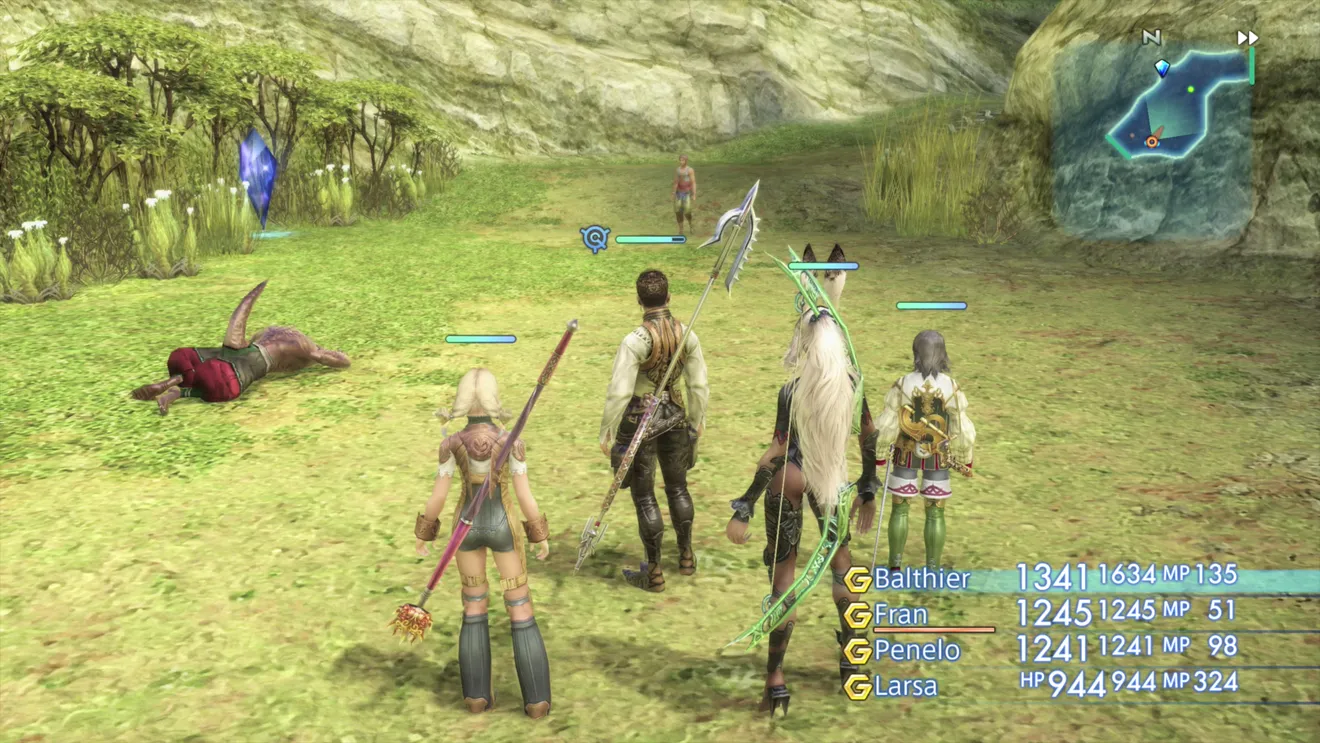The width and height of the screenshot is (1320, 743).
Task: Toggle Larsa's gambit G icon
Action: [857, 687]
